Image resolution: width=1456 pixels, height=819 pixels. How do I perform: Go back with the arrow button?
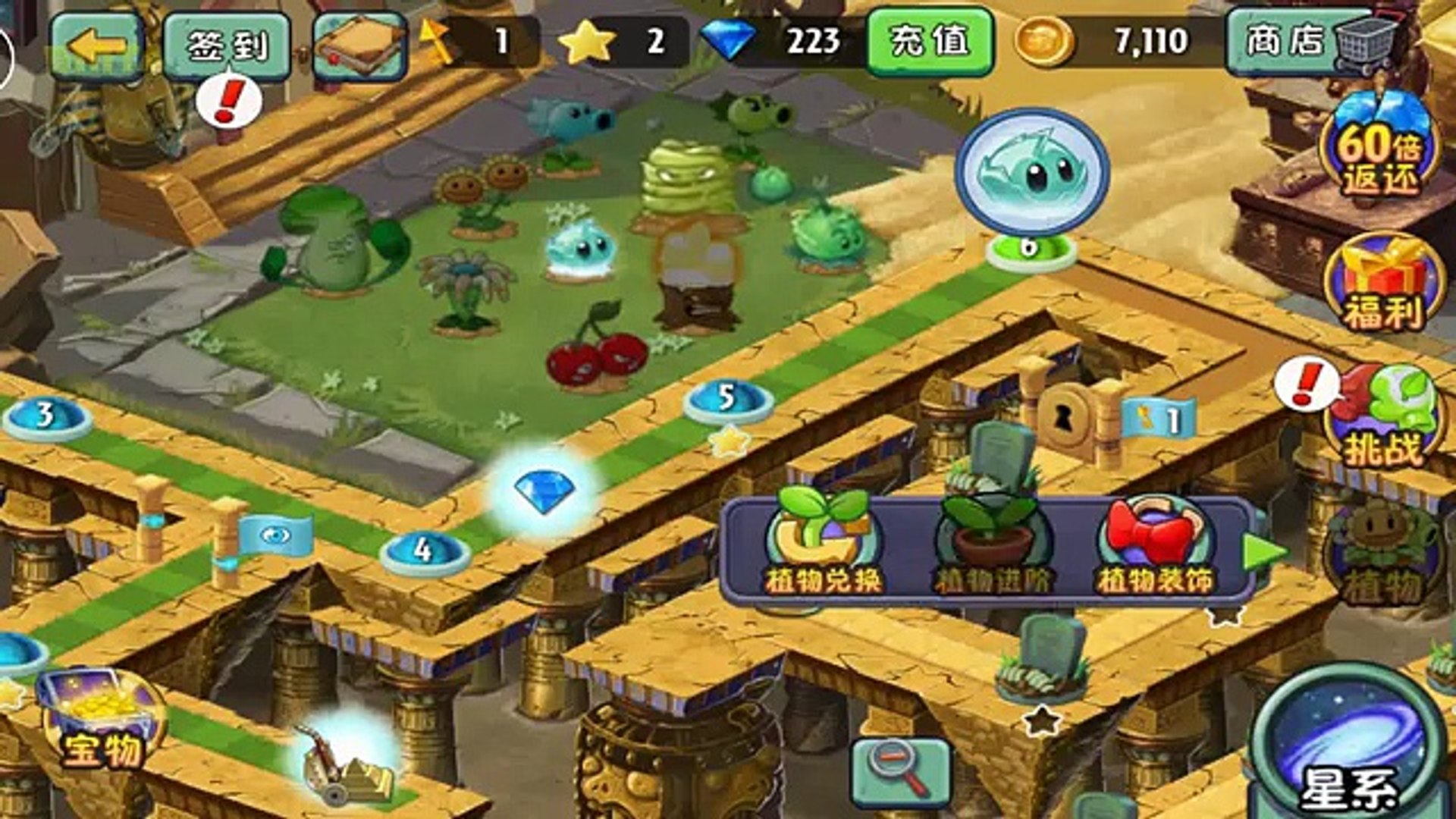[96, 46]
